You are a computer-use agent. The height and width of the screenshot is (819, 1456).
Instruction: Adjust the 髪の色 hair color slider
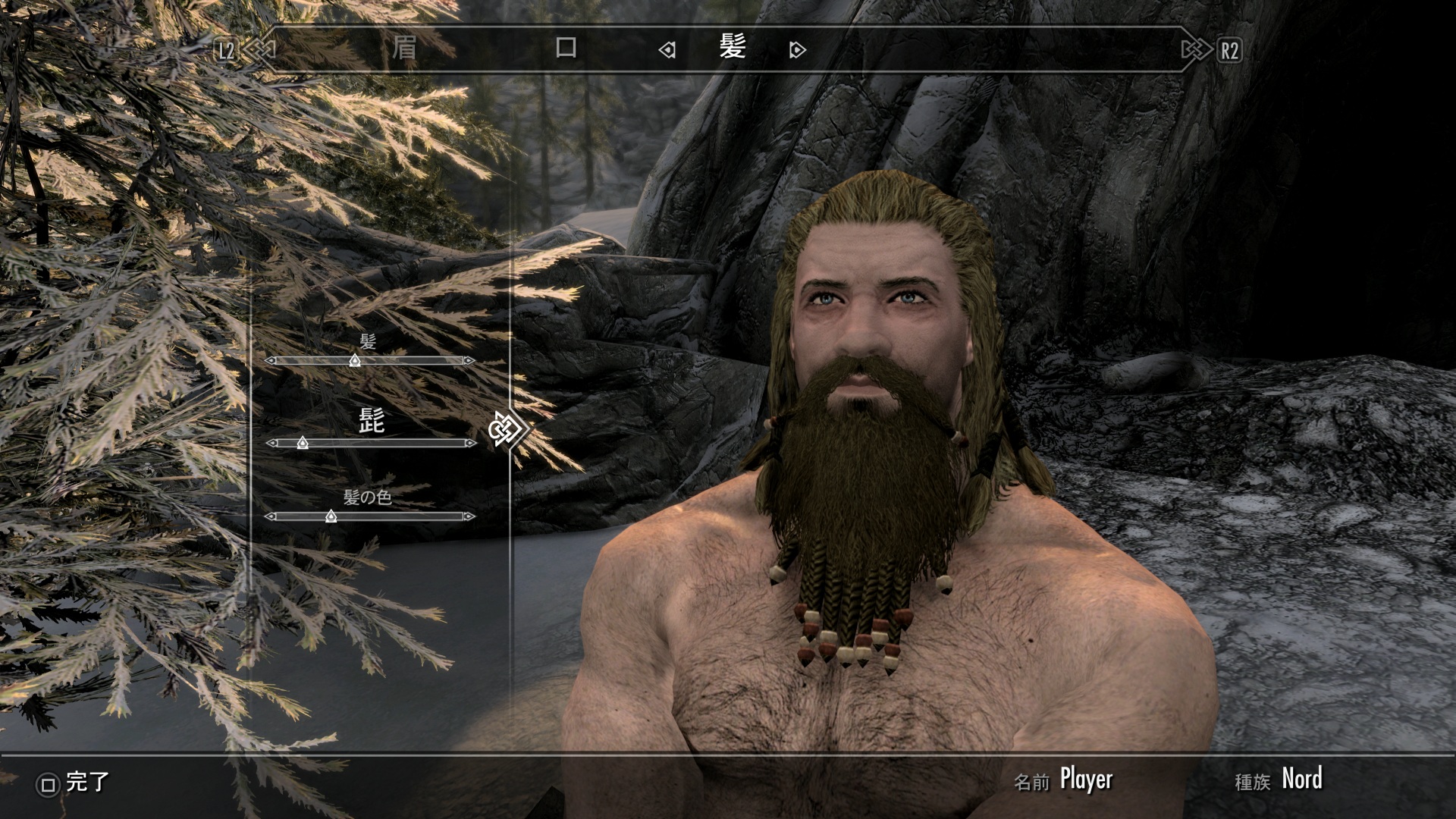point(331,516)
